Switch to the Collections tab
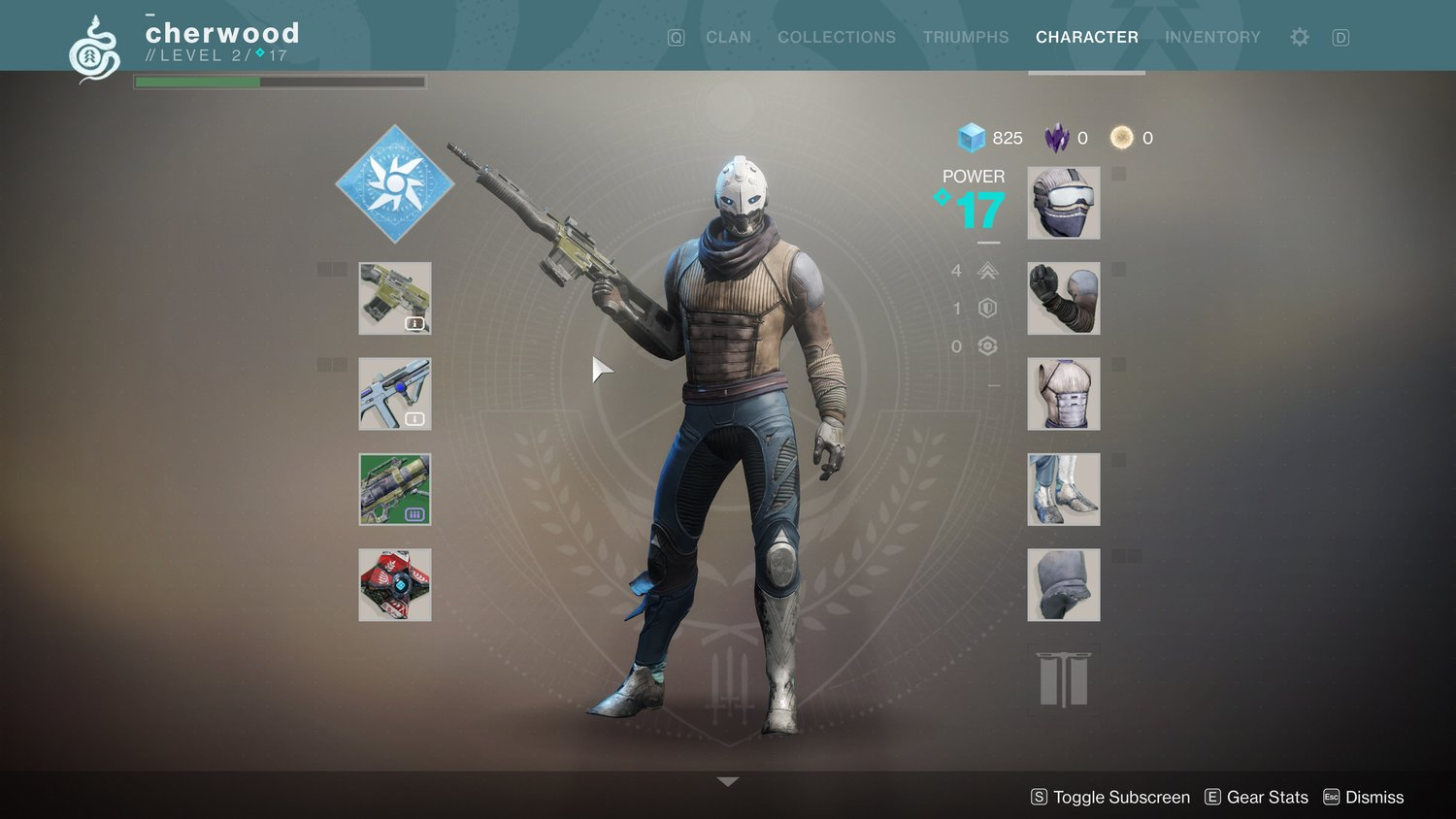 coord(836,37)
